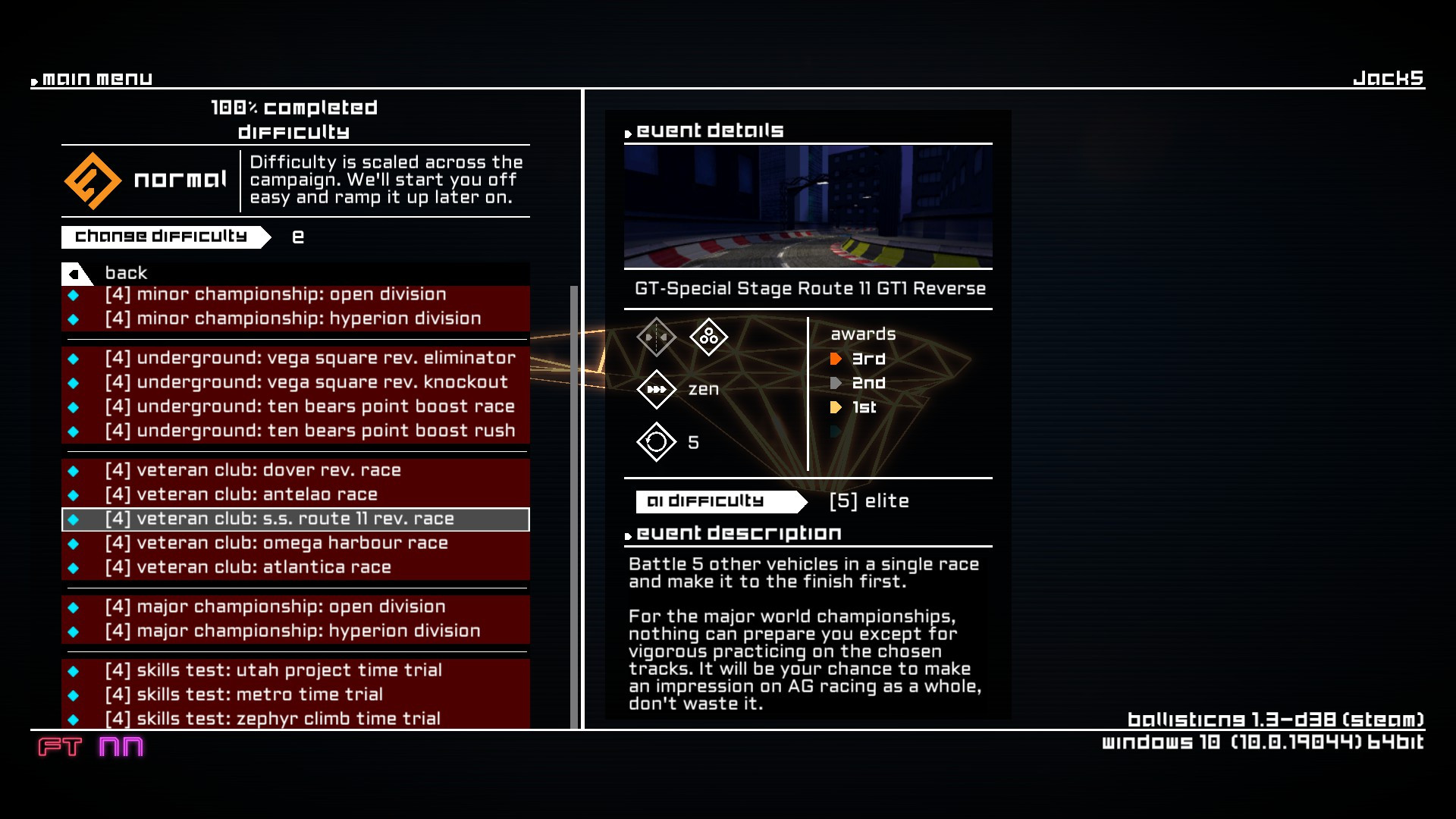Toggle the cyan diamond beside dover rev. race
Image resolution: width=1456 pixels, height=819 pixels.
74,470
